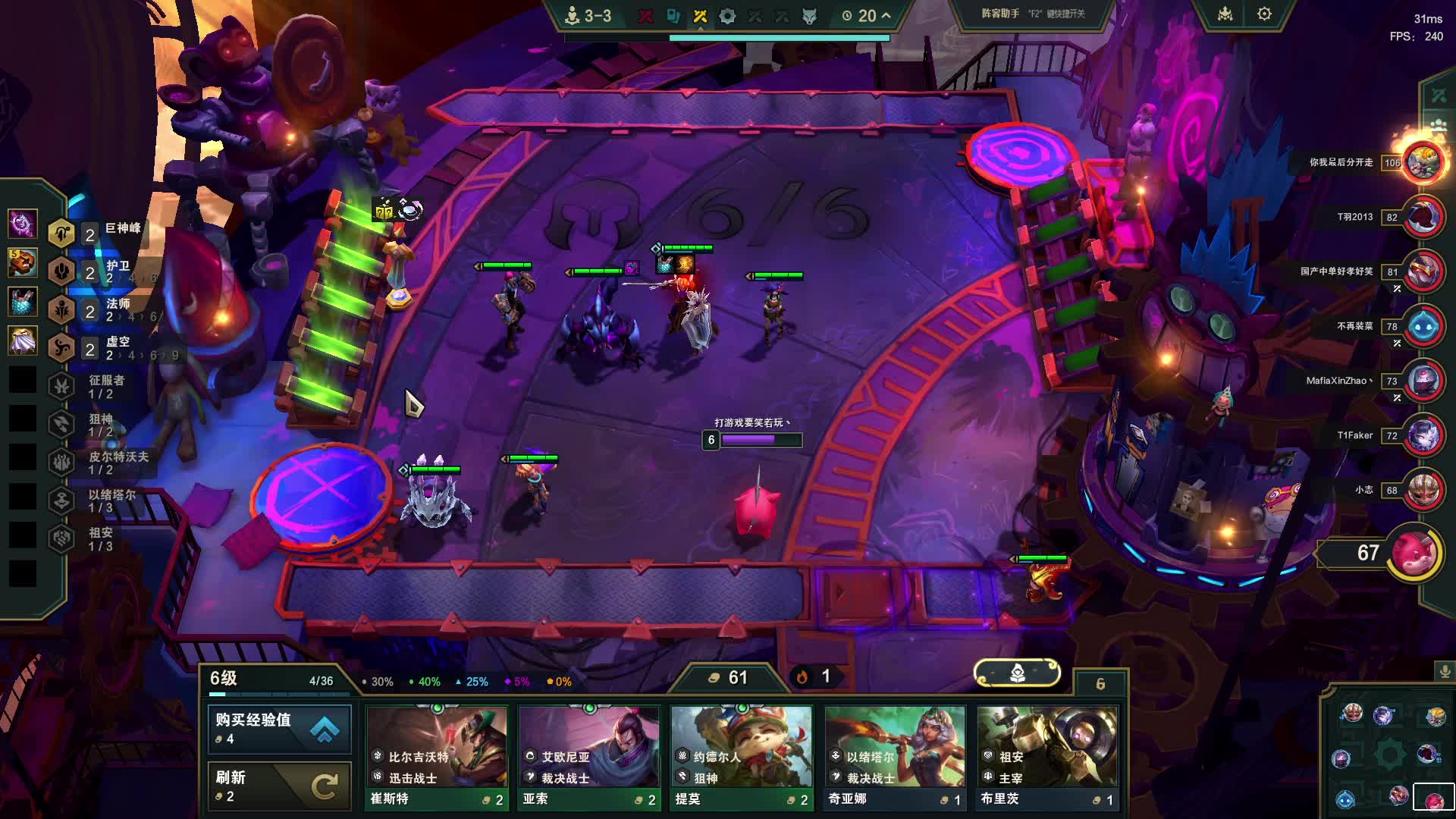Click the minimap in the corner

click(1389, 754)
